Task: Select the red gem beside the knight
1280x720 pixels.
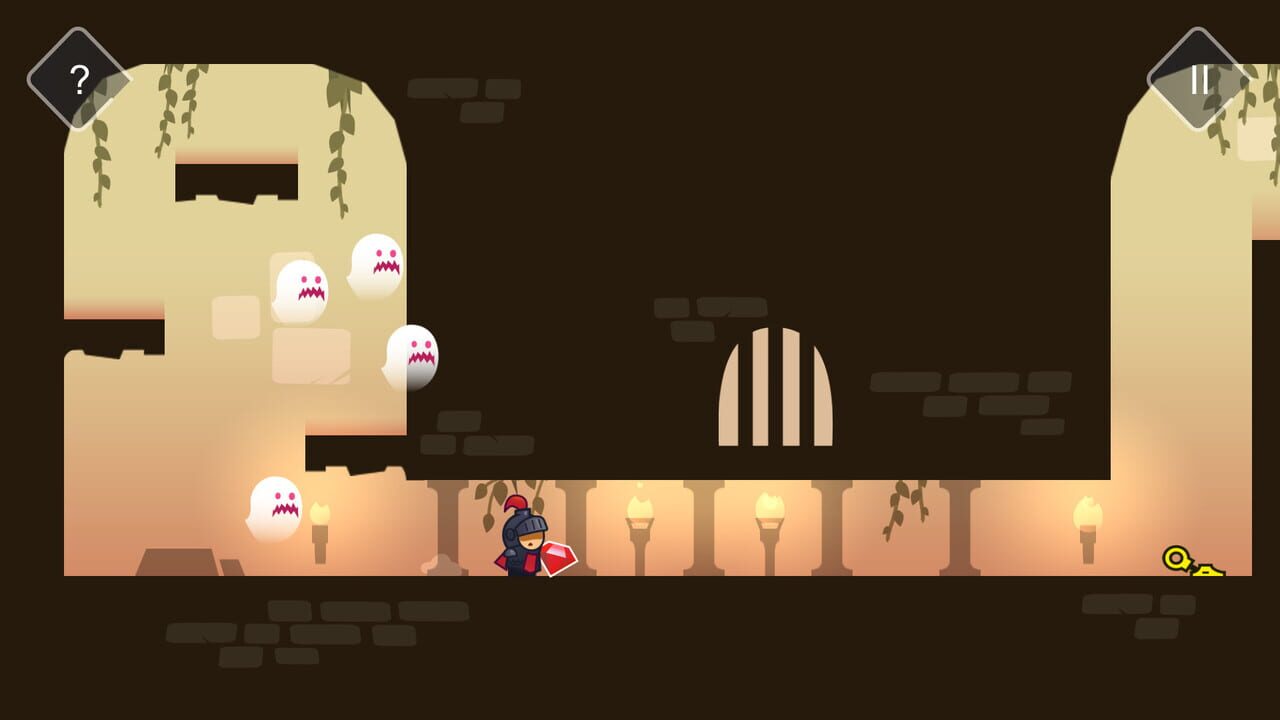Action: 558,558
